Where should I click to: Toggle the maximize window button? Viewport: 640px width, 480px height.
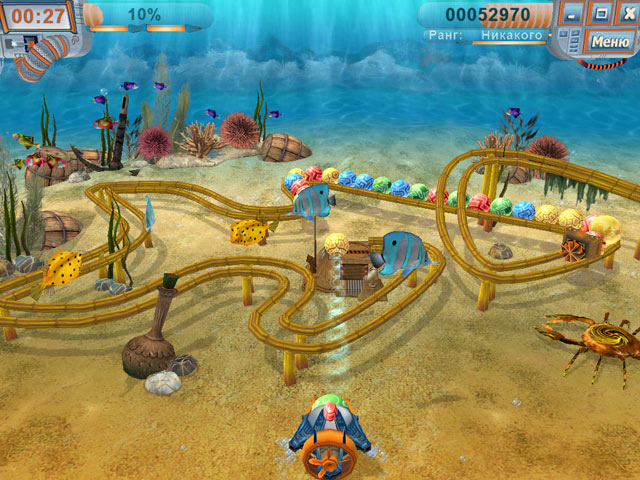[600, 15]
